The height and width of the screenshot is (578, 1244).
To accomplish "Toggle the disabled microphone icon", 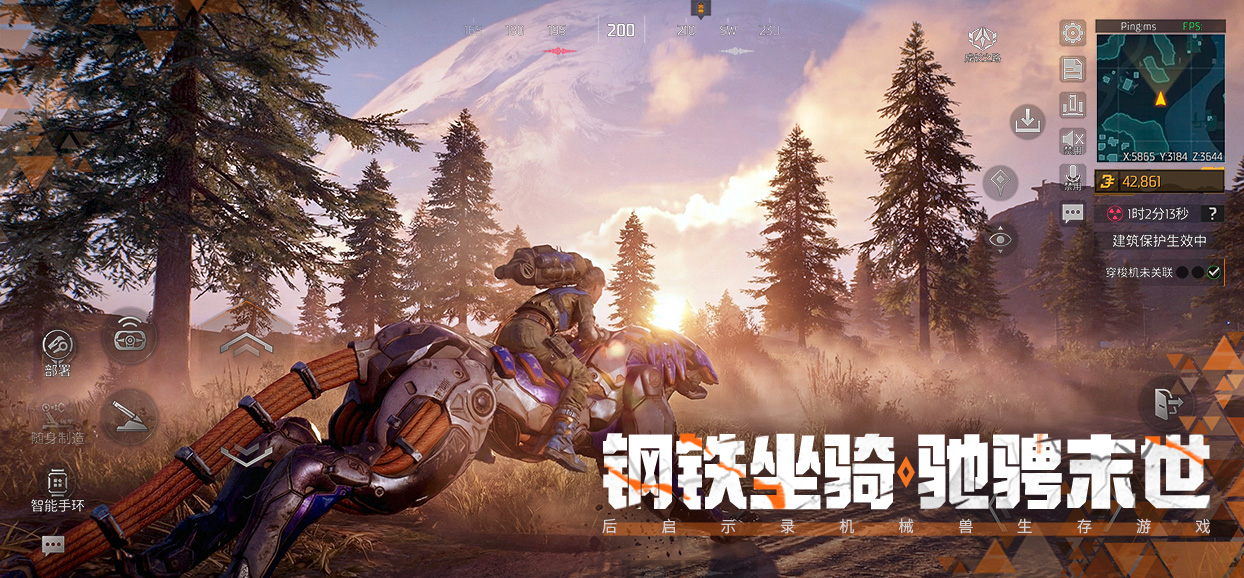I will tap(1073, 176).
